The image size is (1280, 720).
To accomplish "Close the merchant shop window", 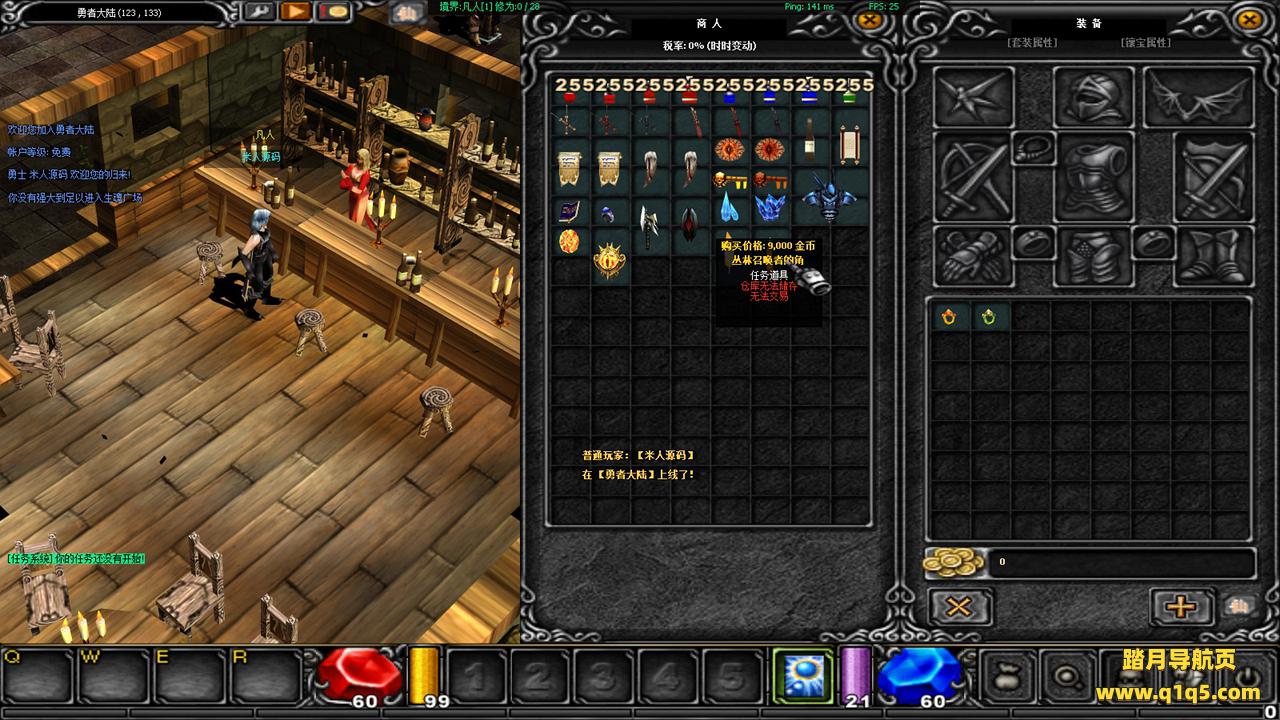I will 871,20.
